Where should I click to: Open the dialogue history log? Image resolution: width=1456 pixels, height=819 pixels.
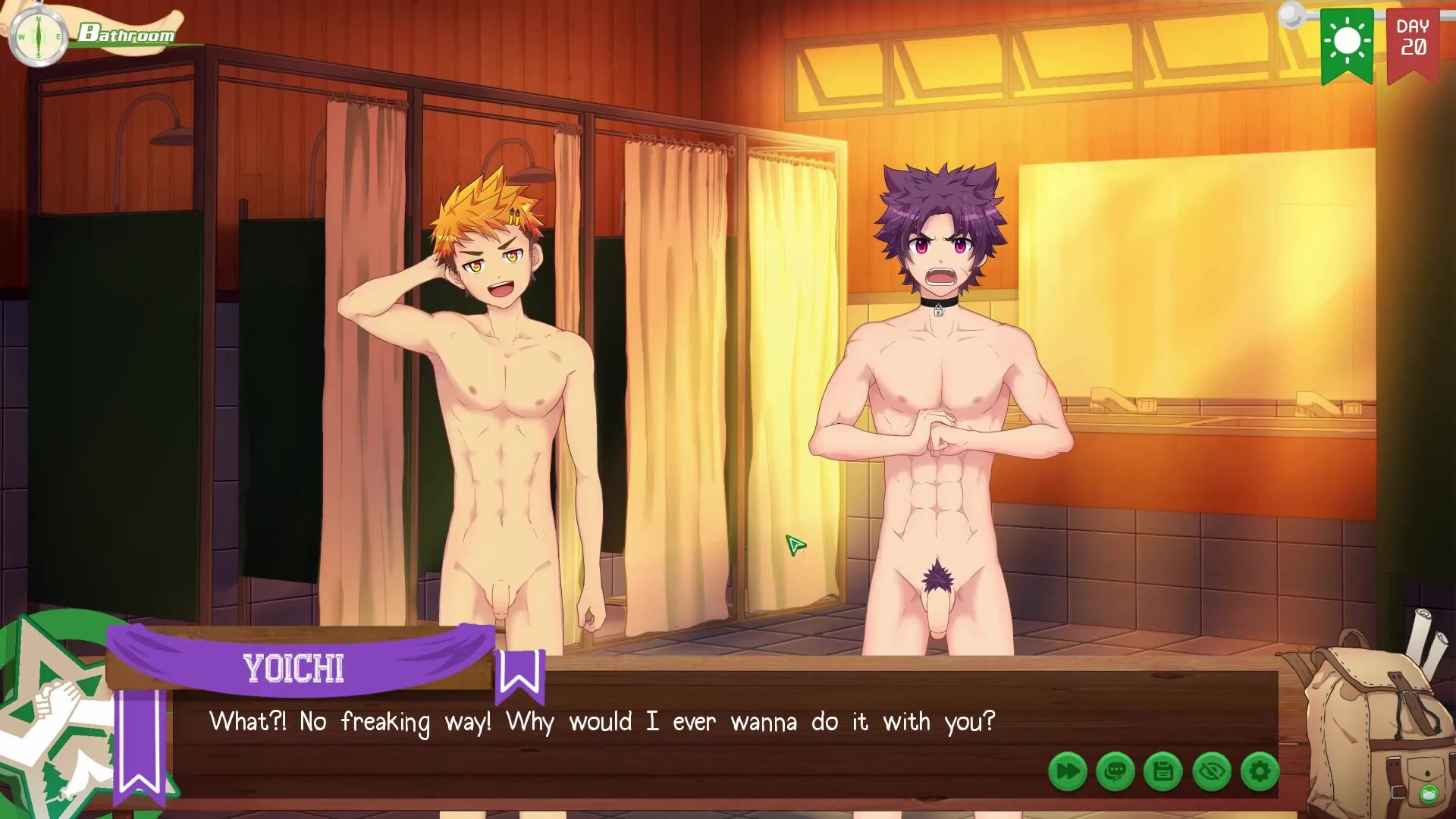click(1115, 772)
